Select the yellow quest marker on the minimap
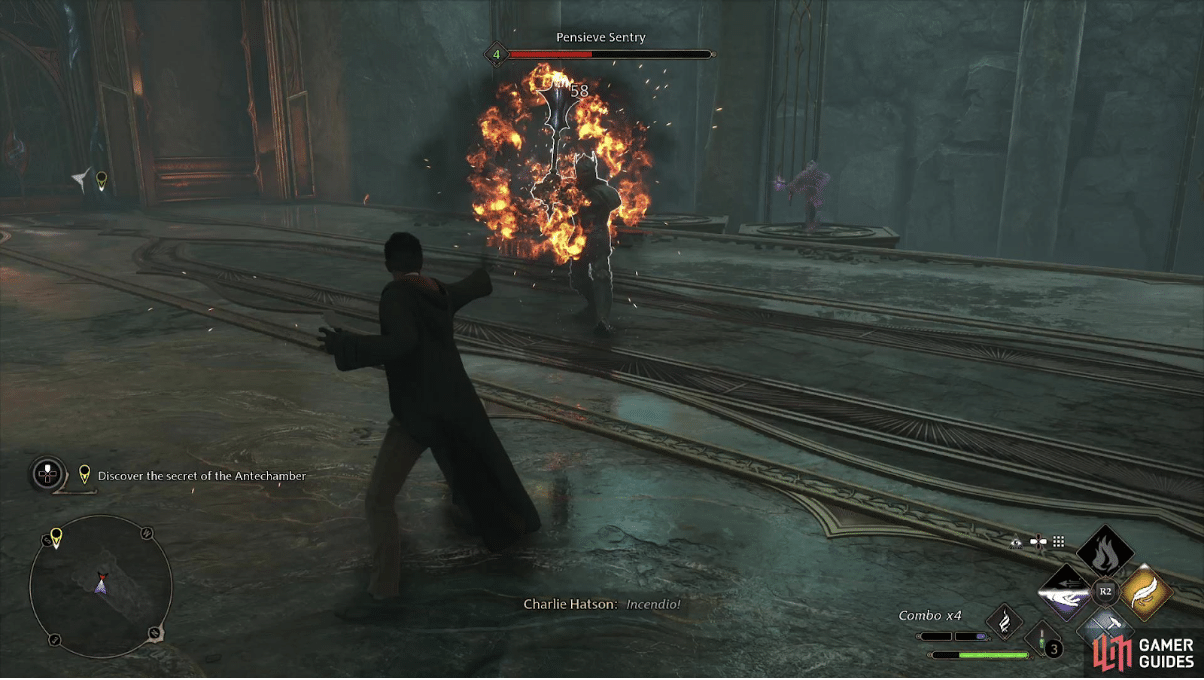The width and height of the screenshot is (1204, 680). (x=56, y=538)
